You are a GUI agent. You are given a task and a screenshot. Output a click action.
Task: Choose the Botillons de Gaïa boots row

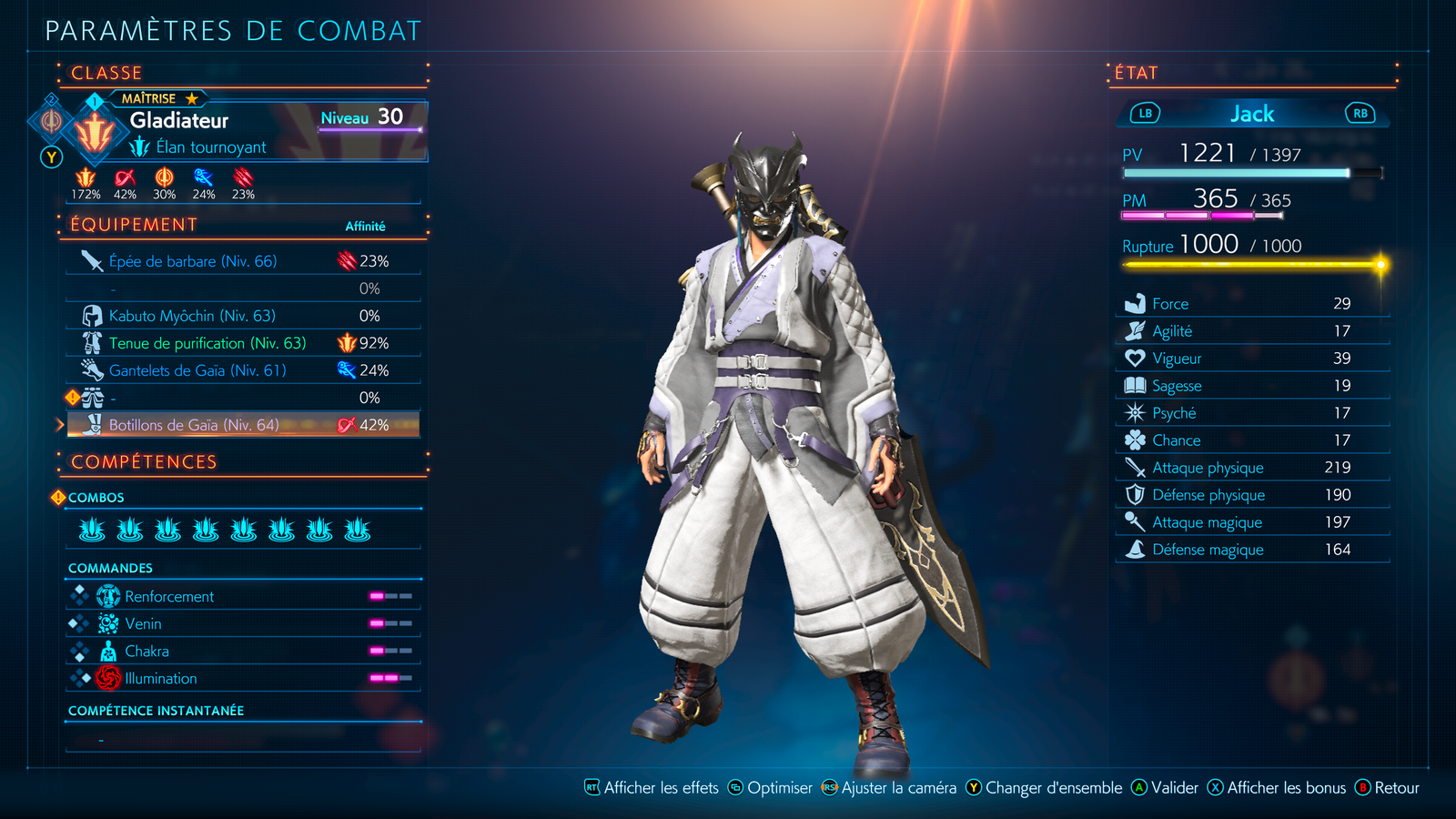point(194,425)
